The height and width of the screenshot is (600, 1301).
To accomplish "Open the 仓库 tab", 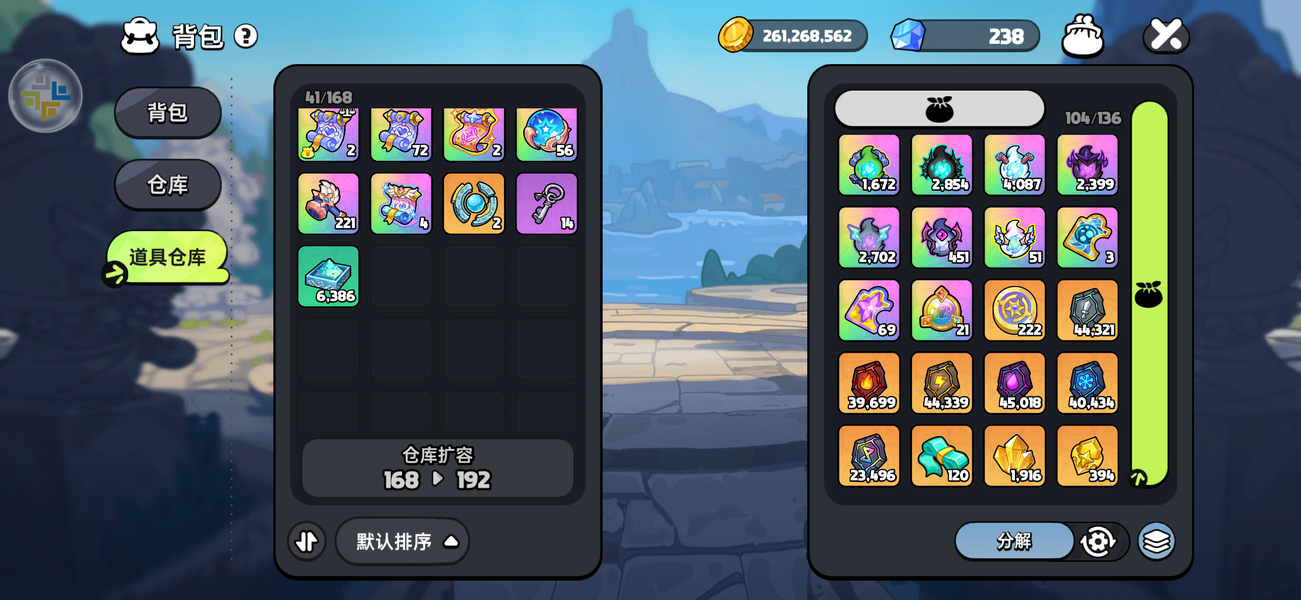I will [168, 185].
